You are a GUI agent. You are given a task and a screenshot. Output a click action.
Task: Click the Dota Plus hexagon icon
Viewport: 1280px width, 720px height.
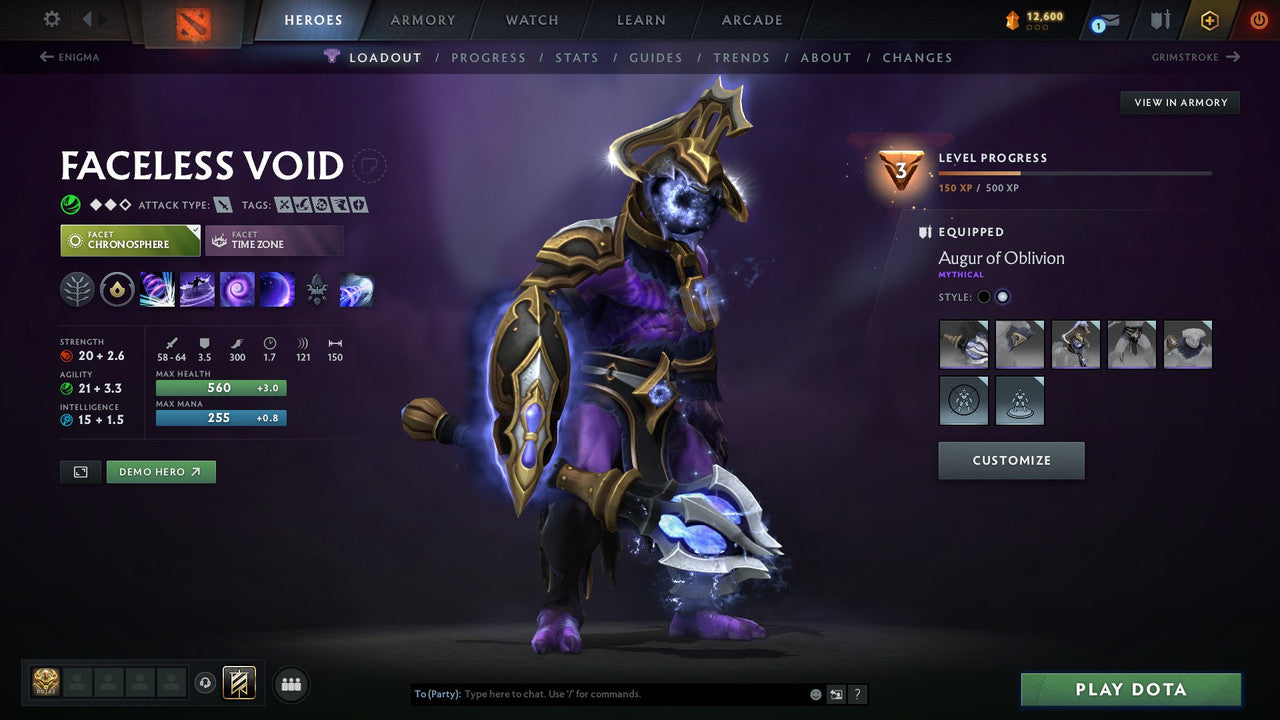click(1210, 20)
